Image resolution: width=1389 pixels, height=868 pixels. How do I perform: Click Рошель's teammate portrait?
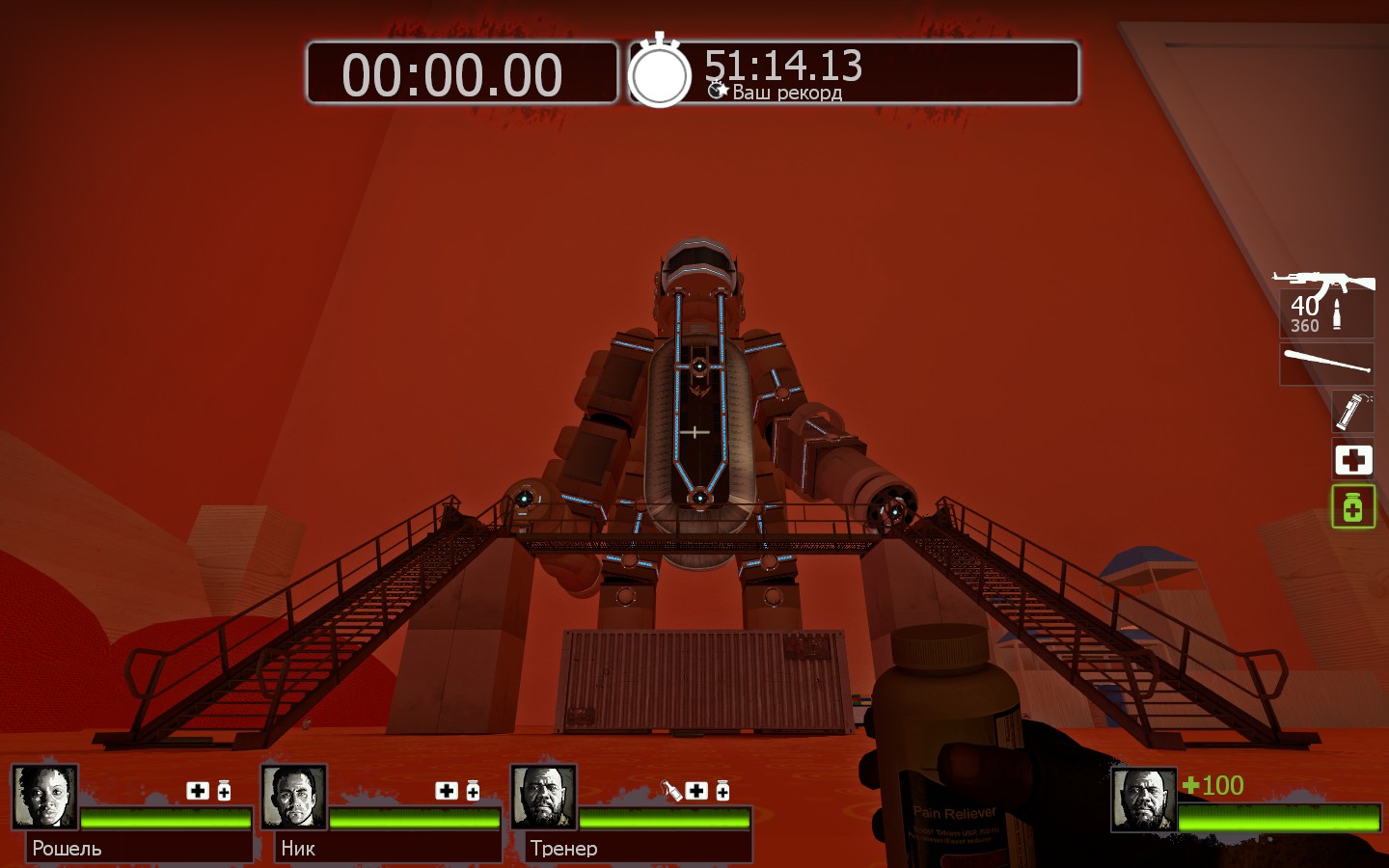pyautogui.click(x=44, y=797)
